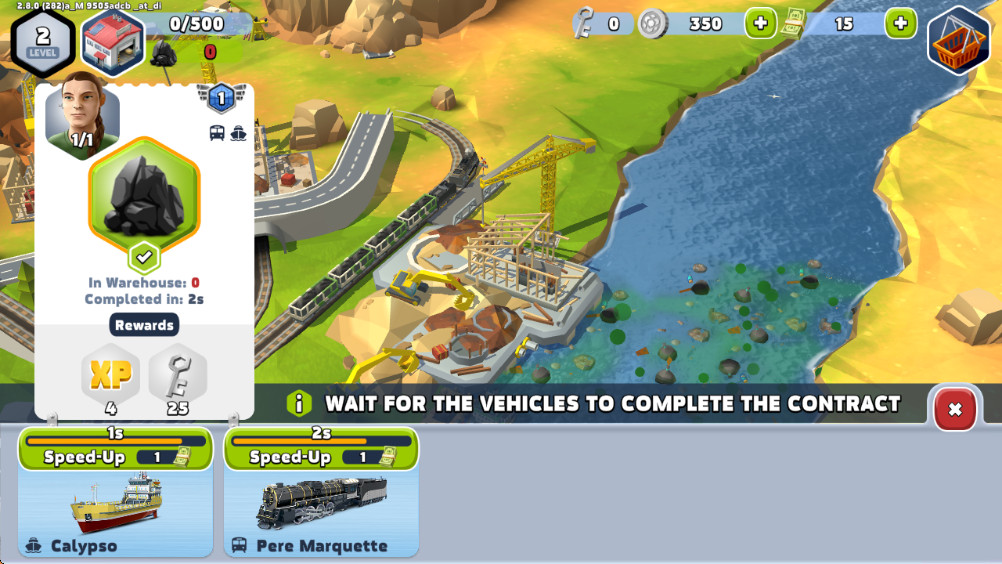
Task: Open the warehouse building icon
Action: [x=112, y=41]
